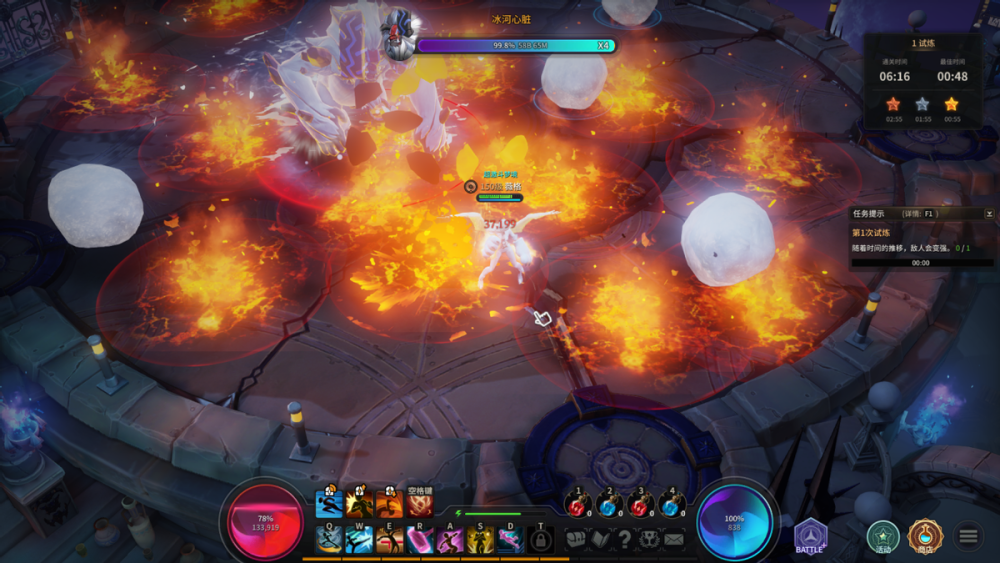
Task: Open the treasure chest inventory icon
Action: tap(577, 539)
